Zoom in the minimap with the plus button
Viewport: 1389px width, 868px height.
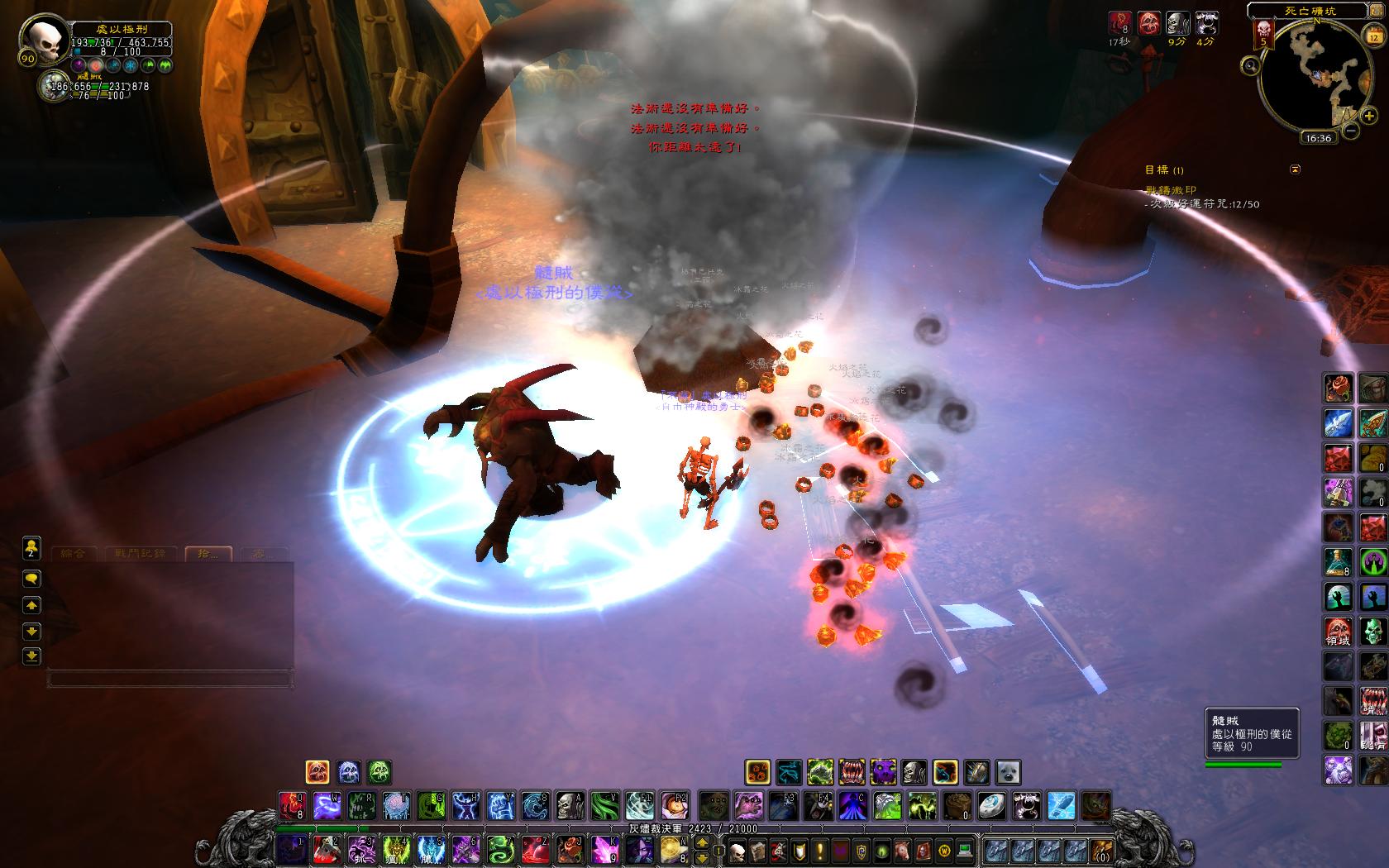1369,117
